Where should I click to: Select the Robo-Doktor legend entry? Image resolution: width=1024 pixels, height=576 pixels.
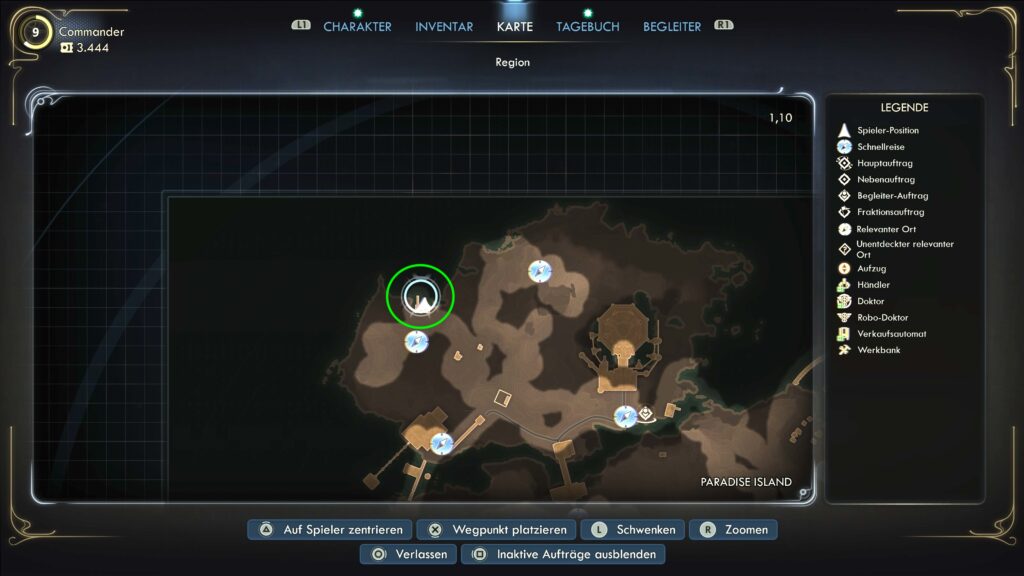882,318
